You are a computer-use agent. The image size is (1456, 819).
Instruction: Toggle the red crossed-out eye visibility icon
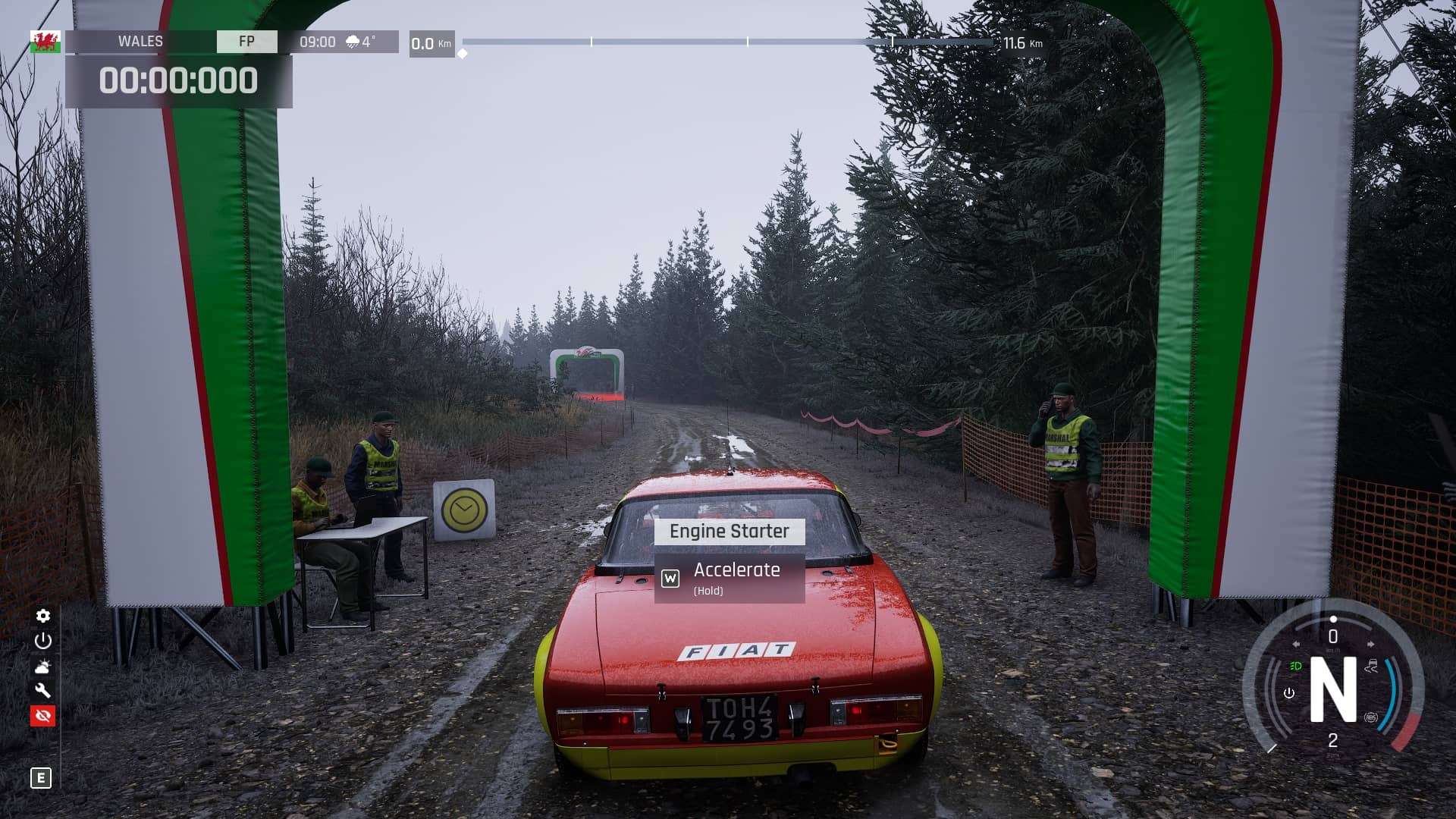43,716
